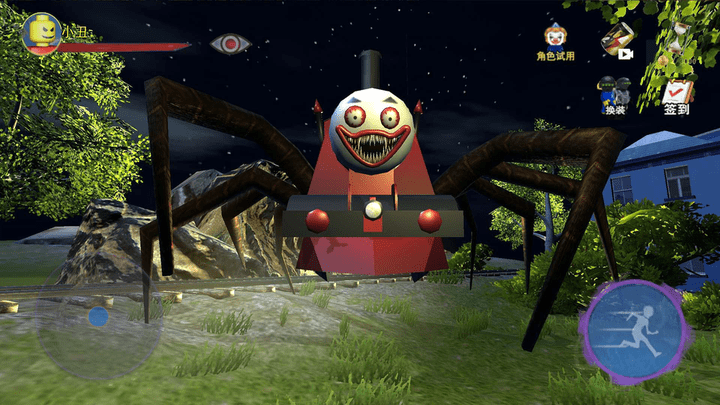Open the daily sign-in (签到) checklist

676,97
